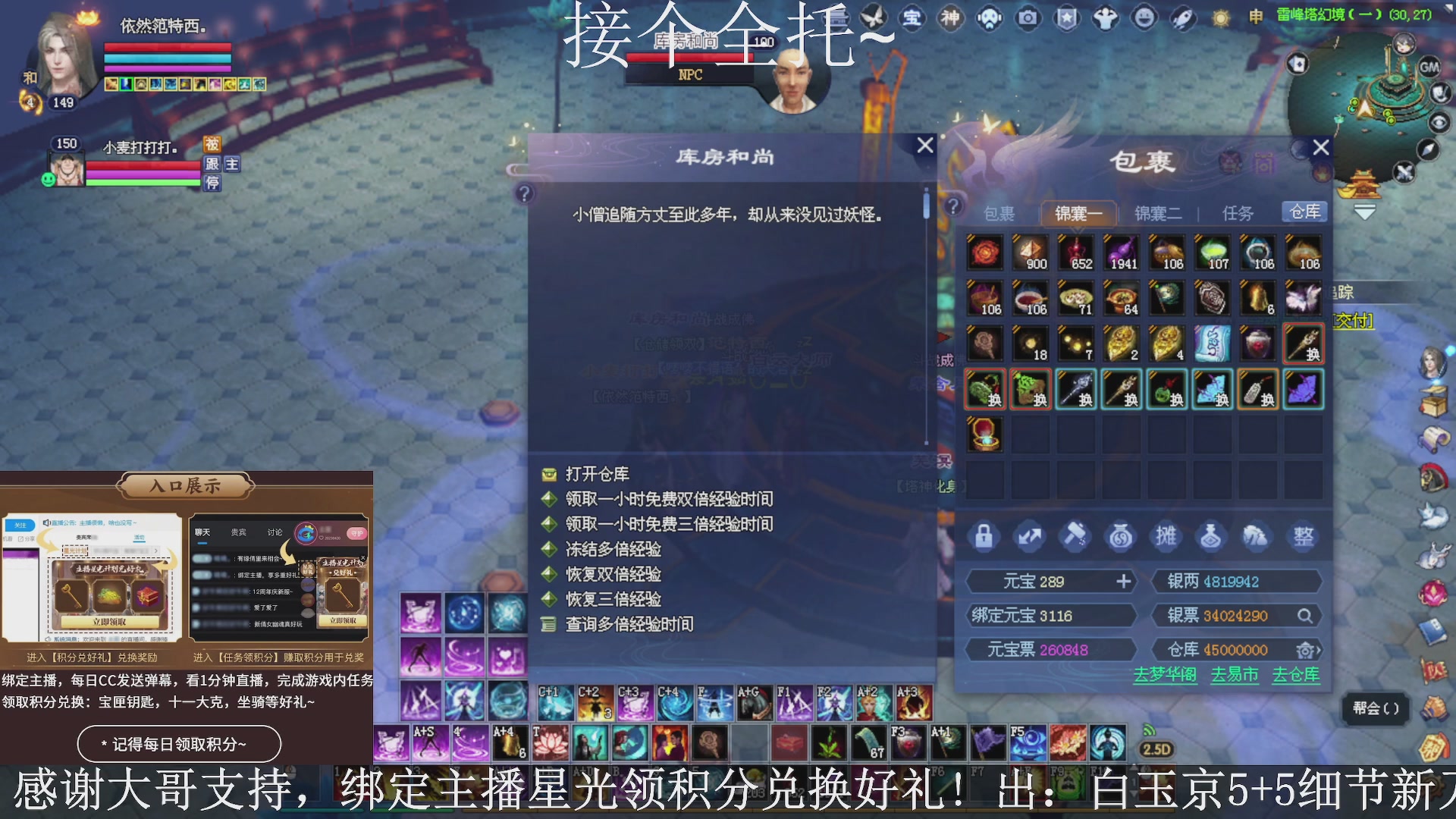The width and height of the screenshot is (1456, 819).
Task: Click the magnifier beside 银票 34024290
Action: (1304, 615)
